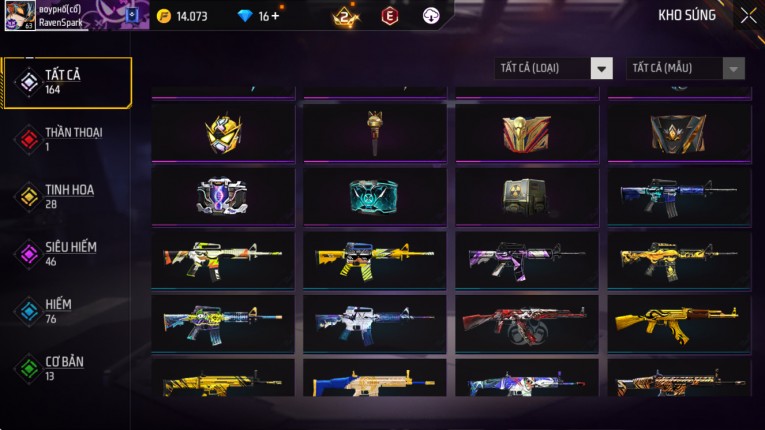The image size is (765, 430).
Task: Open the TINH HOA rarity tab
Action: (66, 196)
